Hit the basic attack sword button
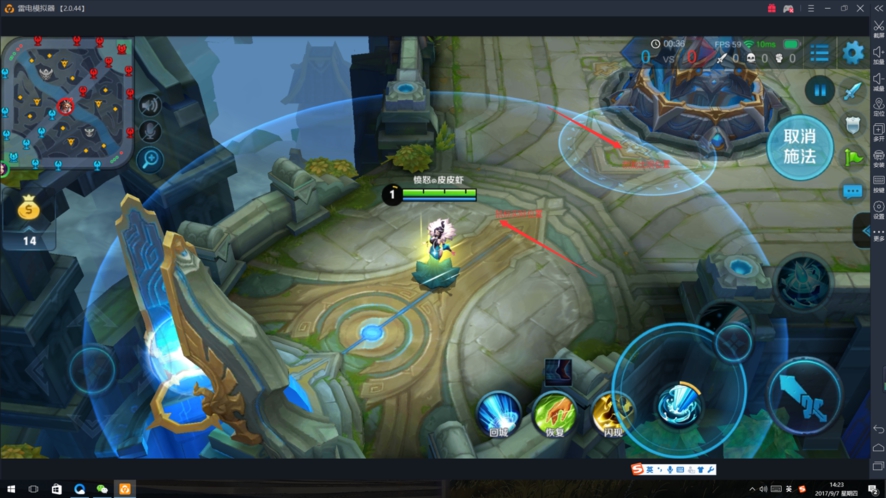The image size is (886, 498). 804,394
